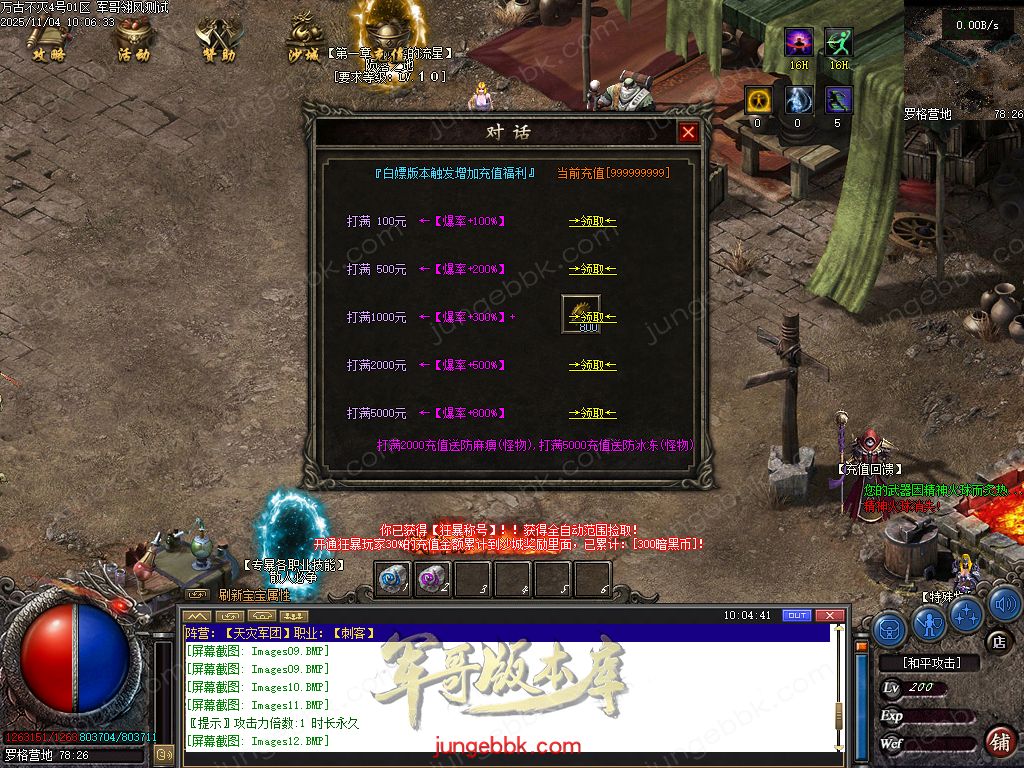The image size is (1024, 768).
Task: Close the 对话 dialog window
Action: 688,132
